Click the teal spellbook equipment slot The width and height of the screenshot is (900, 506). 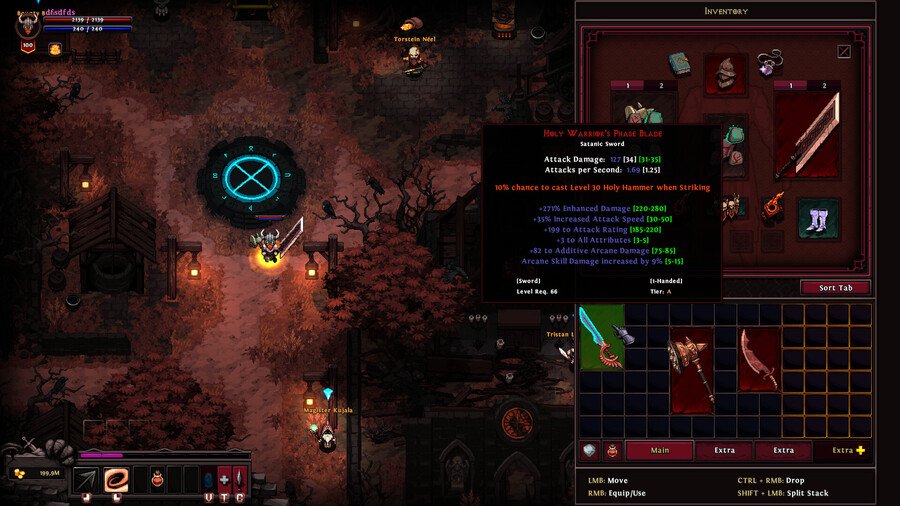click(681, 64)
